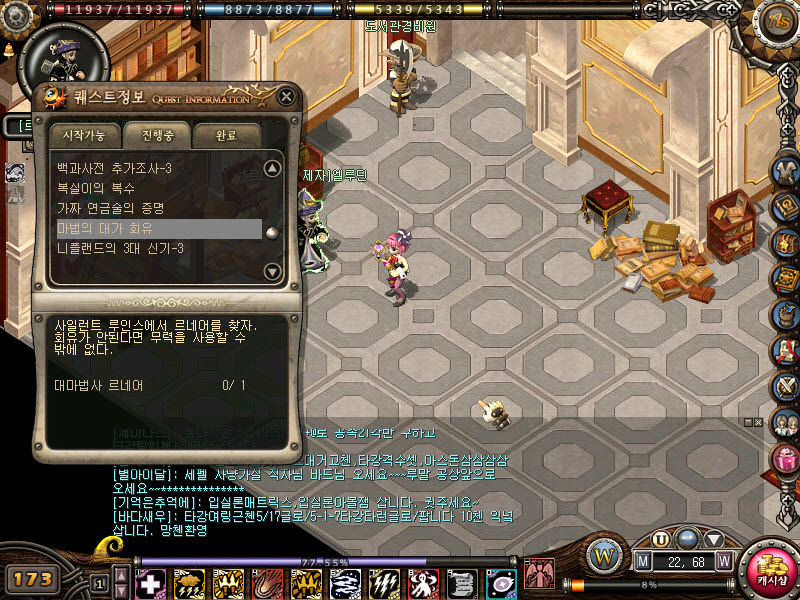The image size is (800, 600).
Task: Open the two-character friends icon
Action: click(785, 420)
